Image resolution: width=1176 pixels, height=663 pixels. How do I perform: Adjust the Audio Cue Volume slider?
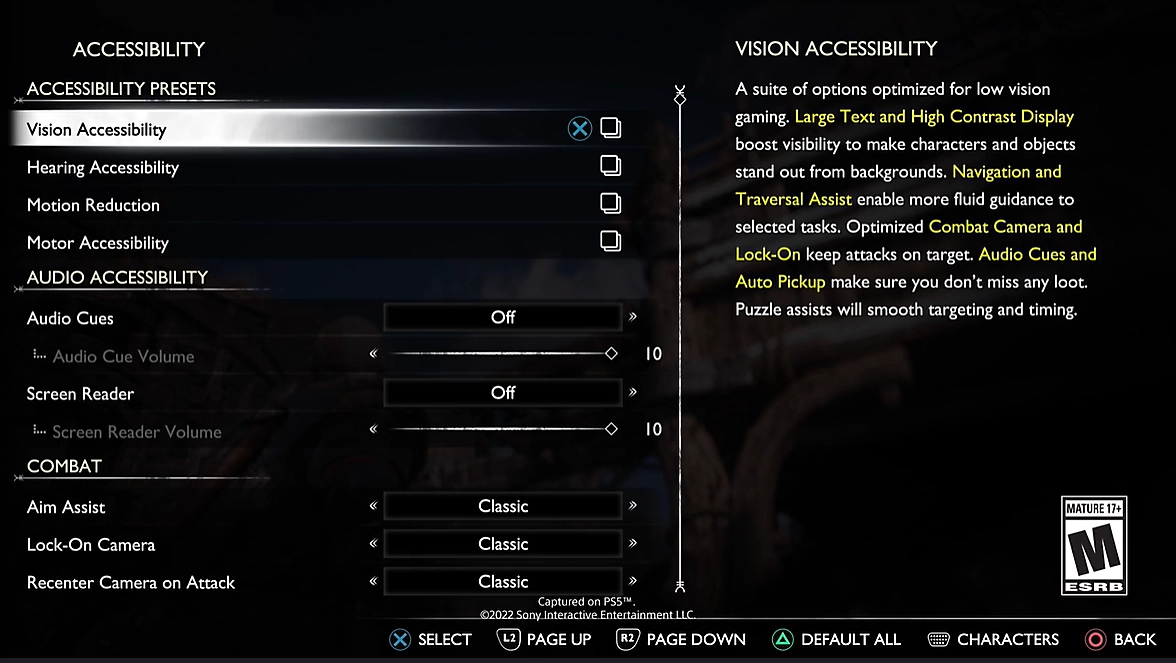click(500, 354)
